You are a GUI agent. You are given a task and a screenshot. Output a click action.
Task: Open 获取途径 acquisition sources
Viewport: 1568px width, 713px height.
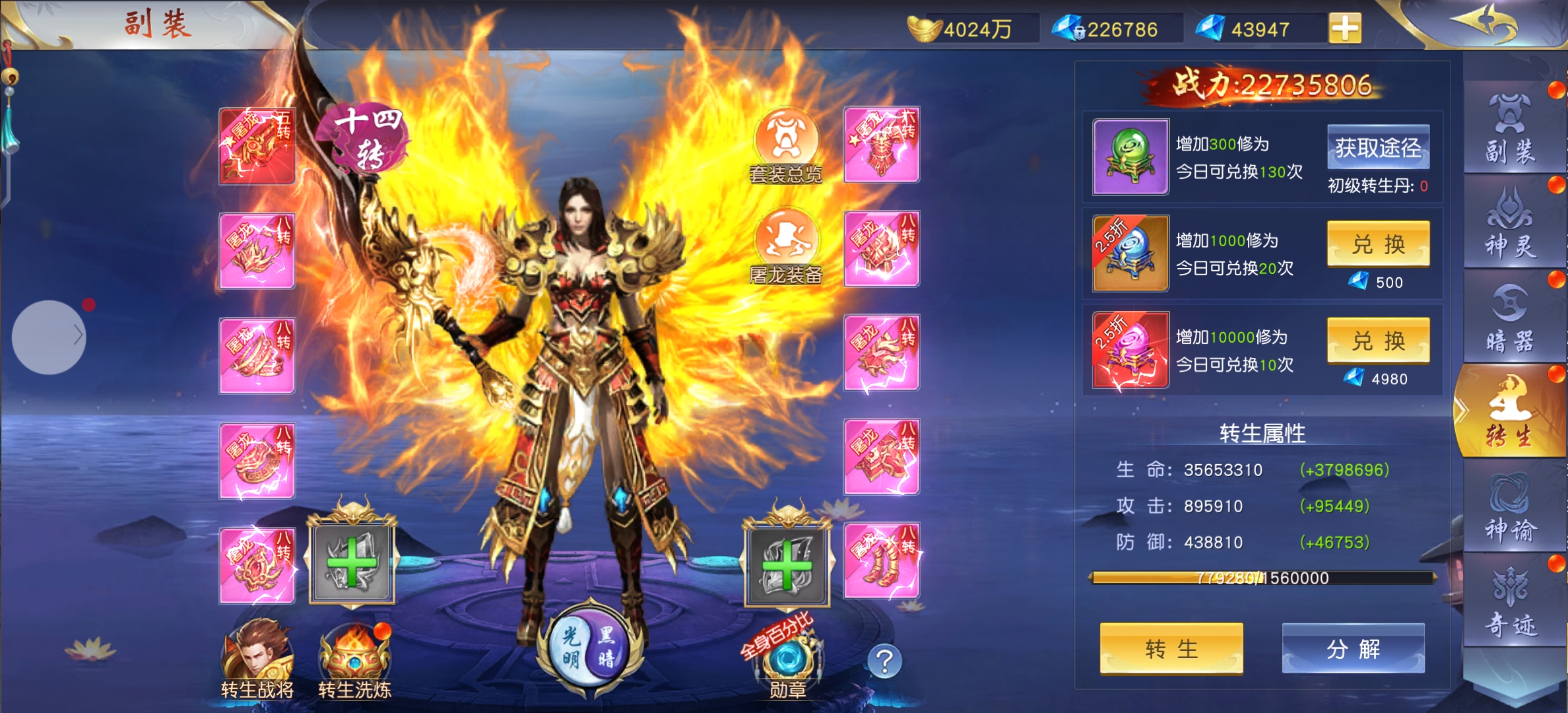1378,147
